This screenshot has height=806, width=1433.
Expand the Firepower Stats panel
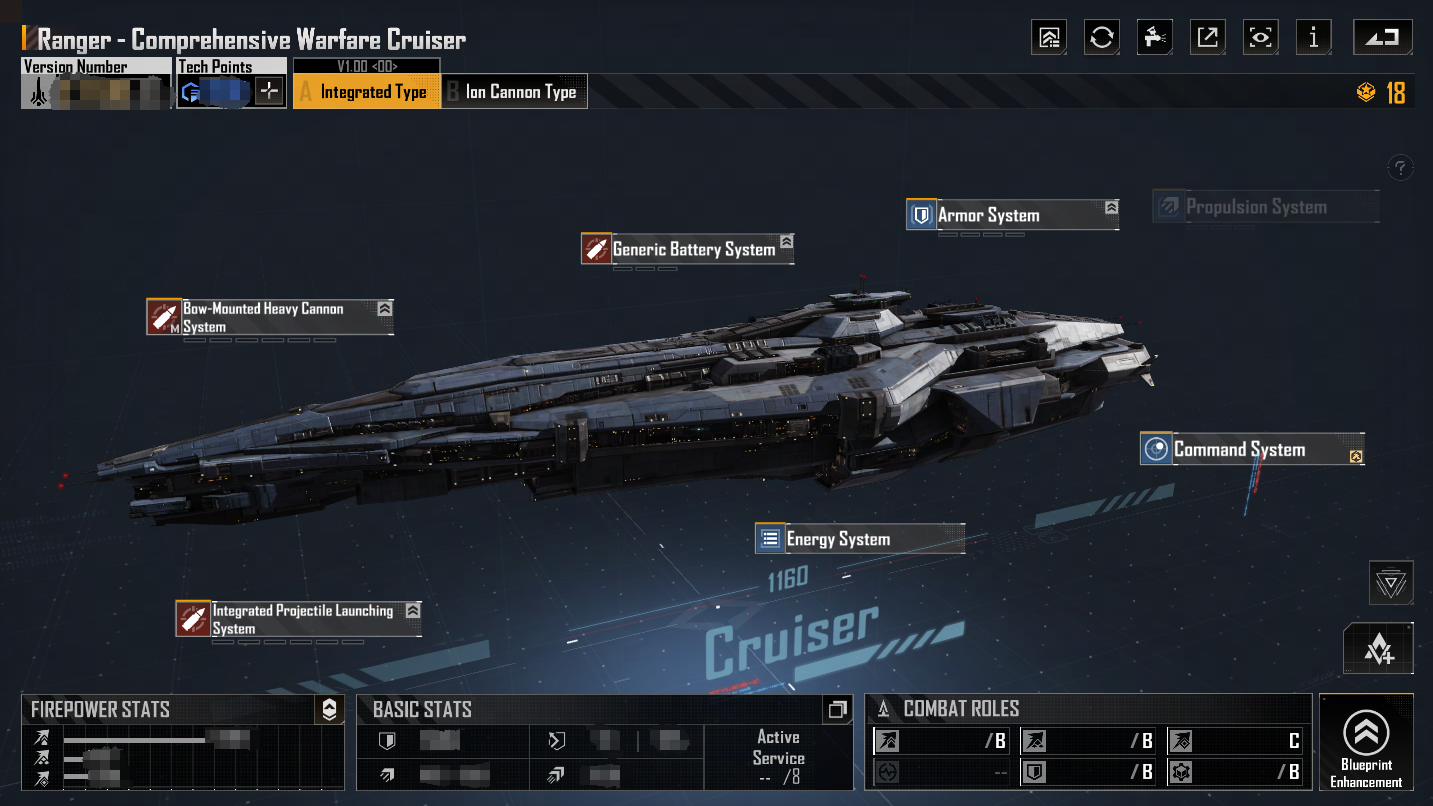click(329, 710)
